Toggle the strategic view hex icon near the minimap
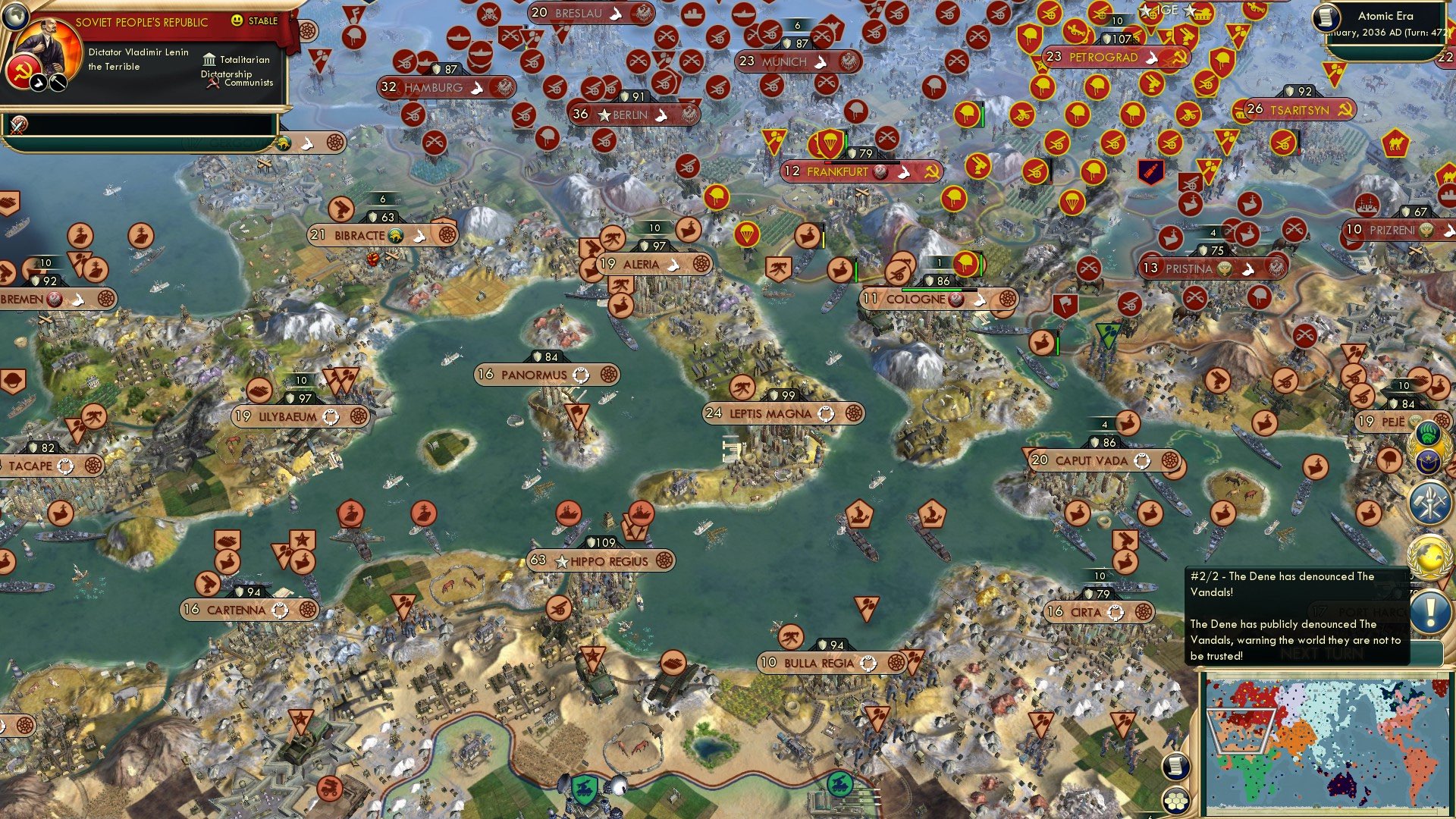 (x=1176, y=800)
